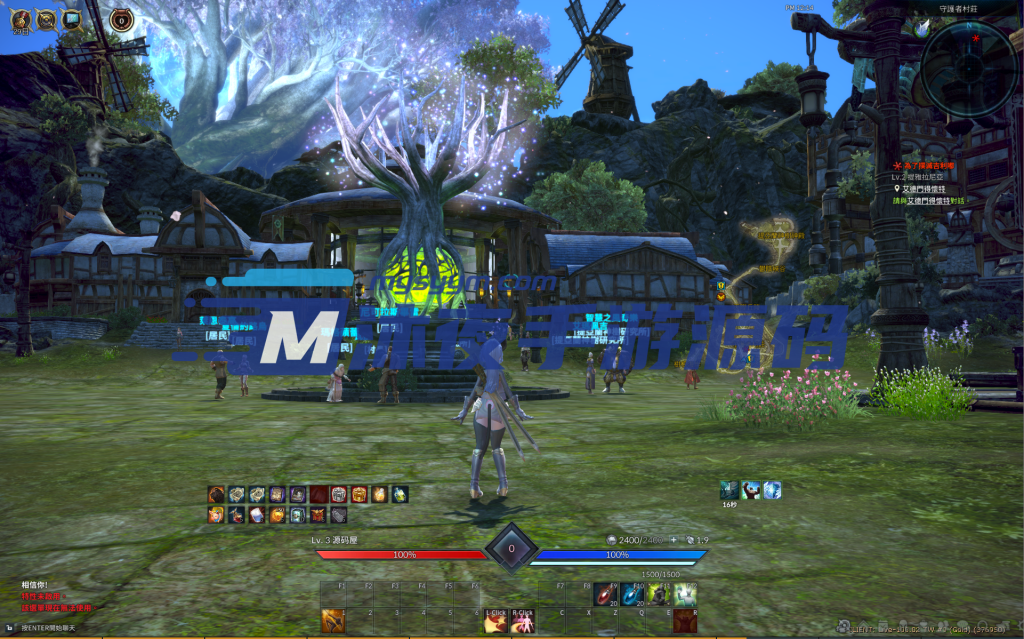This screenshot has width=1024, height=639.
Task: Select the R-Click skill icon
Action: pos(522,623)
